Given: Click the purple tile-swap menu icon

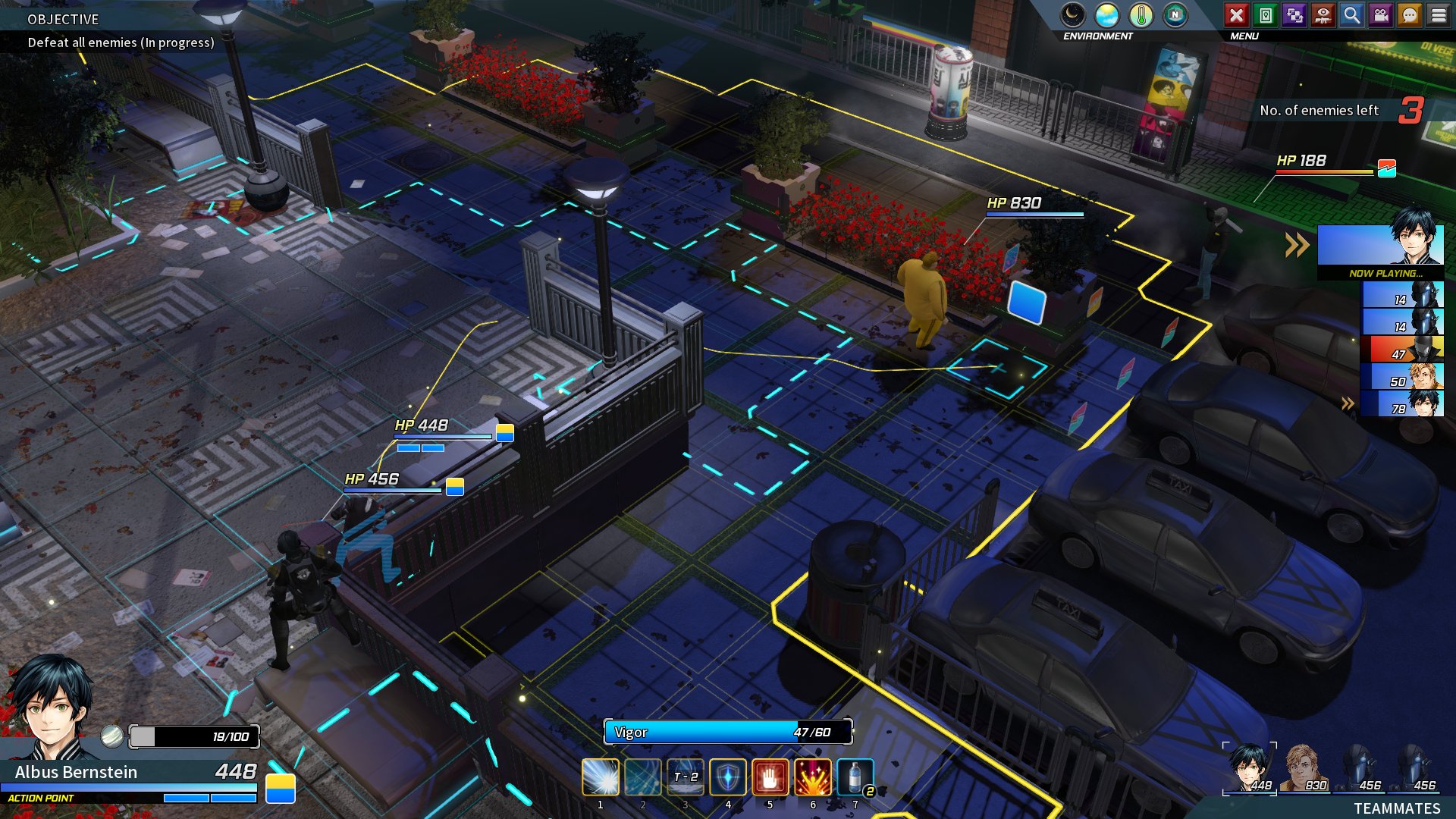Looking at the screenshot, I should click(x=1293, y=13).
